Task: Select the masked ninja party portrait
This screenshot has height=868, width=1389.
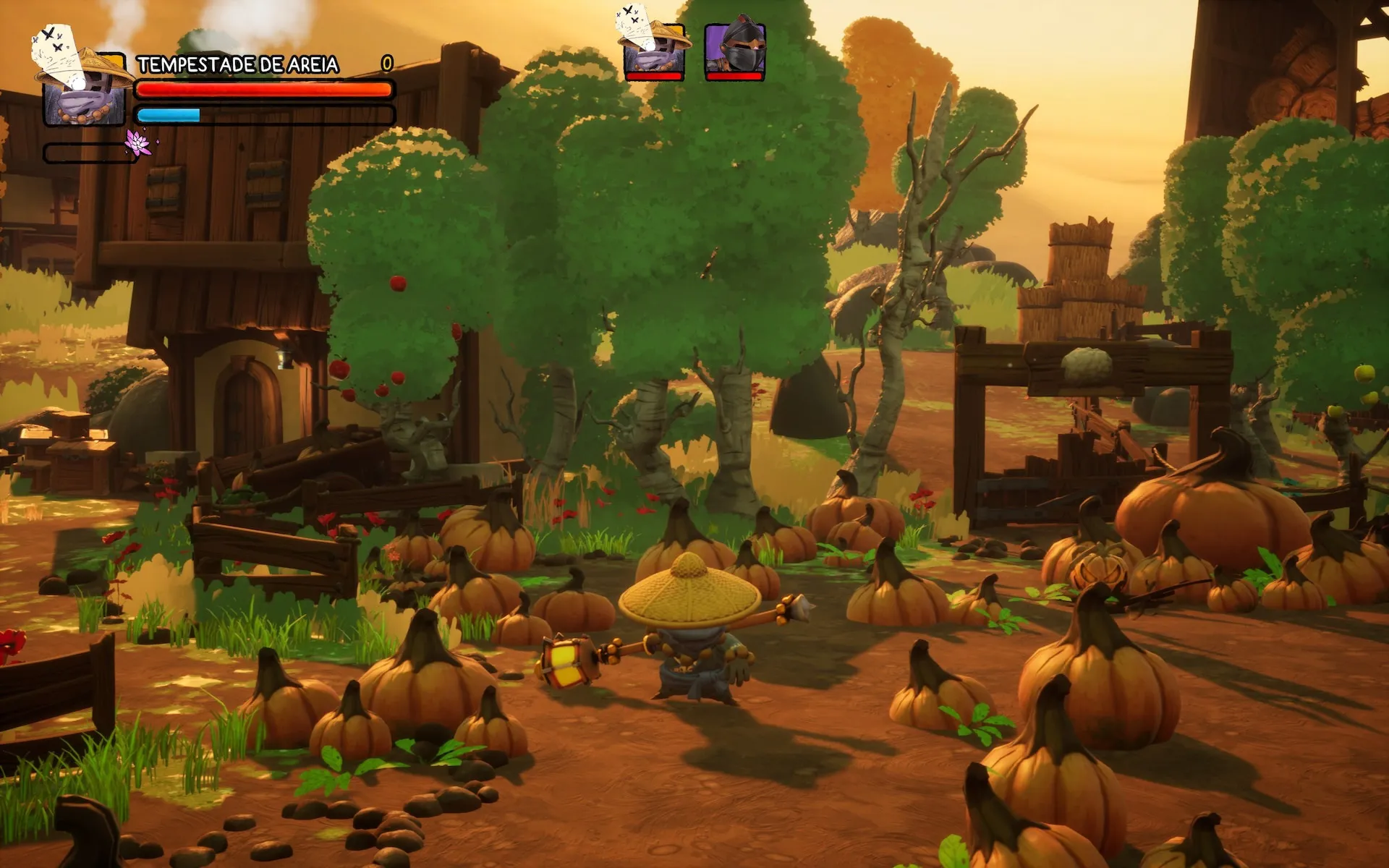Action: point(735,47)
